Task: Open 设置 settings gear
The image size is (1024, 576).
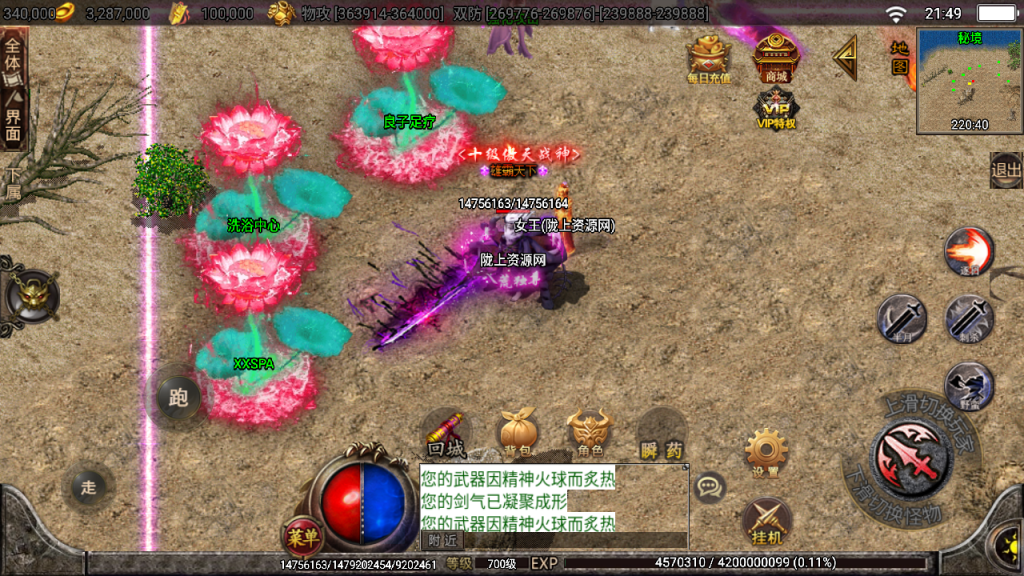Action: (x=767, y=453)
